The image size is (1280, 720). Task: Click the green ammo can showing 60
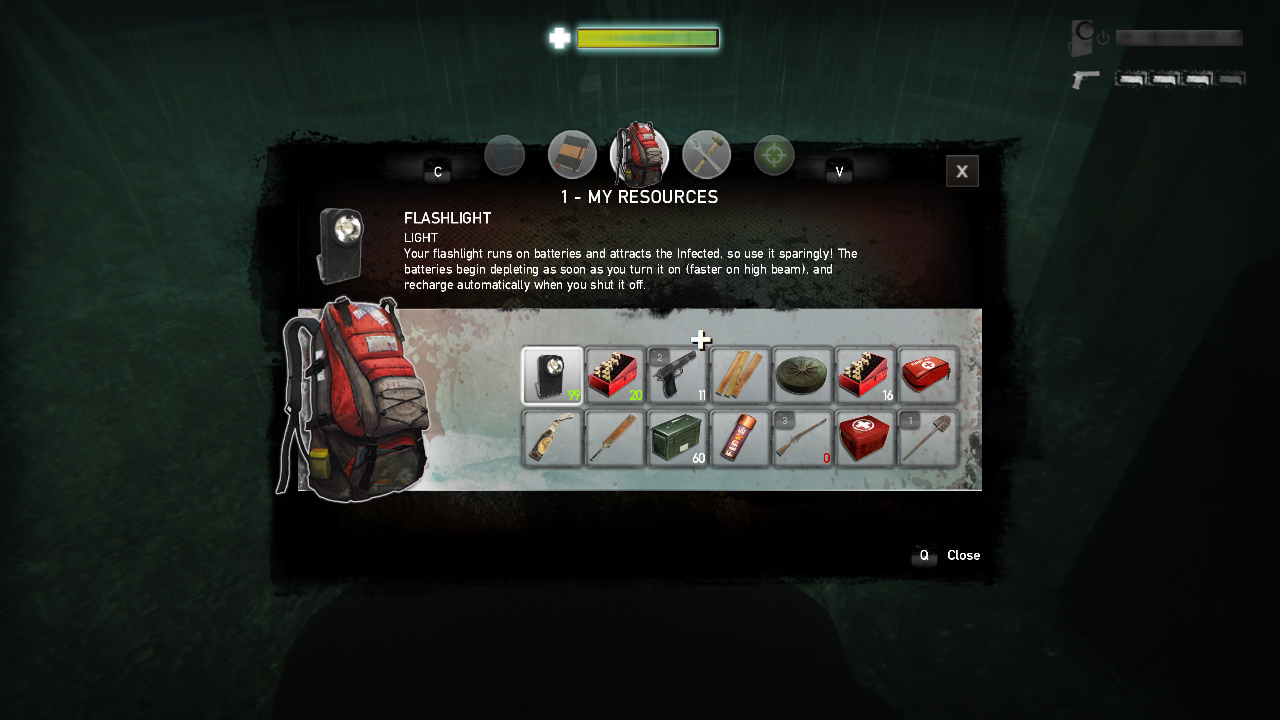coord(678,438)
